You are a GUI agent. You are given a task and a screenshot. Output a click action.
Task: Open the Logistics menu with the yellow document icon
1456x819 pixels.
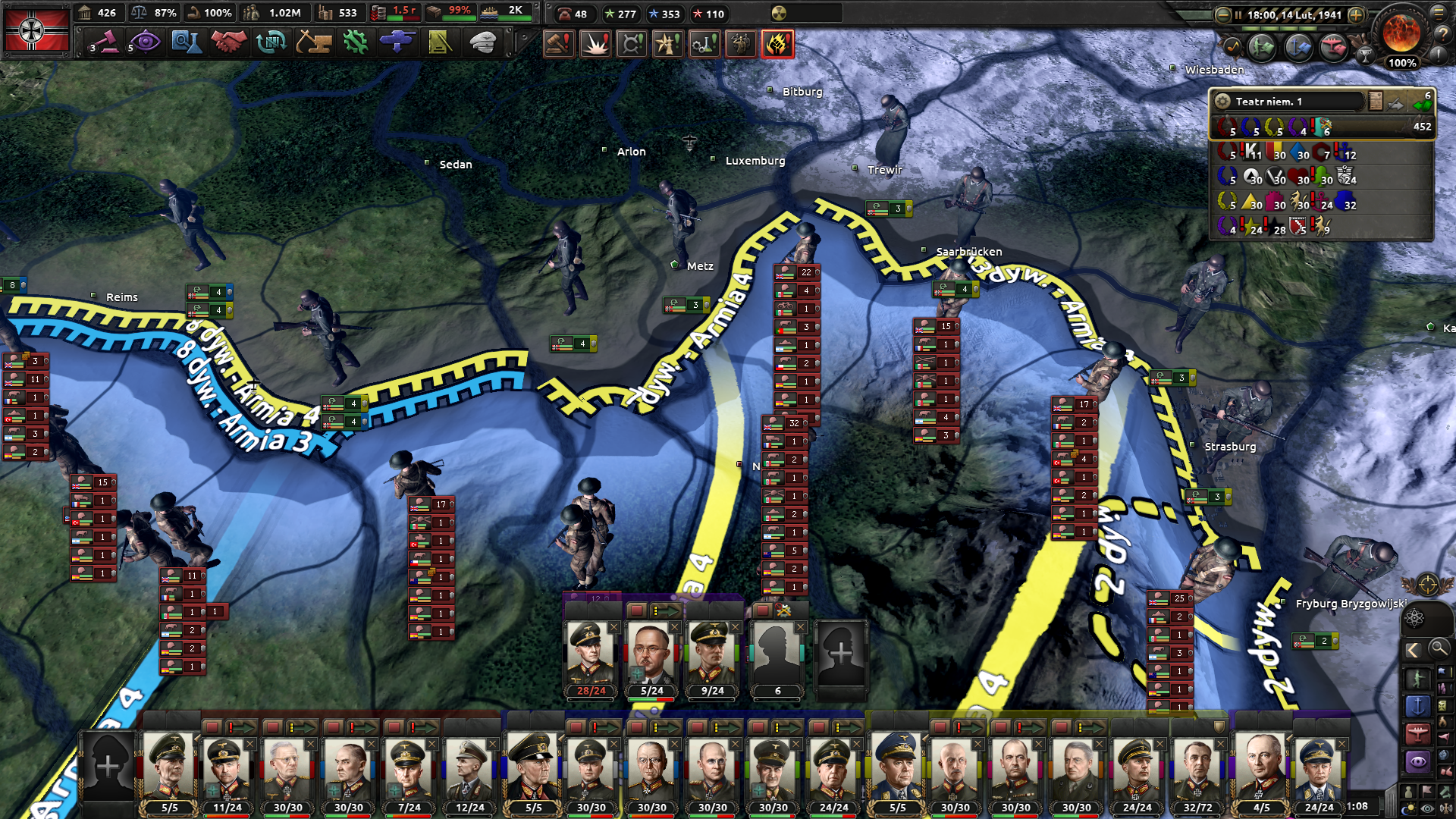(440, 42)
